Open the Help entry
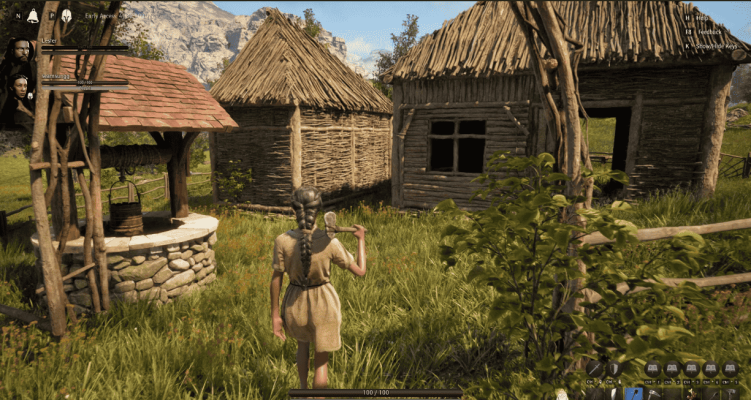The image size is (751, 400). [704, 18]
